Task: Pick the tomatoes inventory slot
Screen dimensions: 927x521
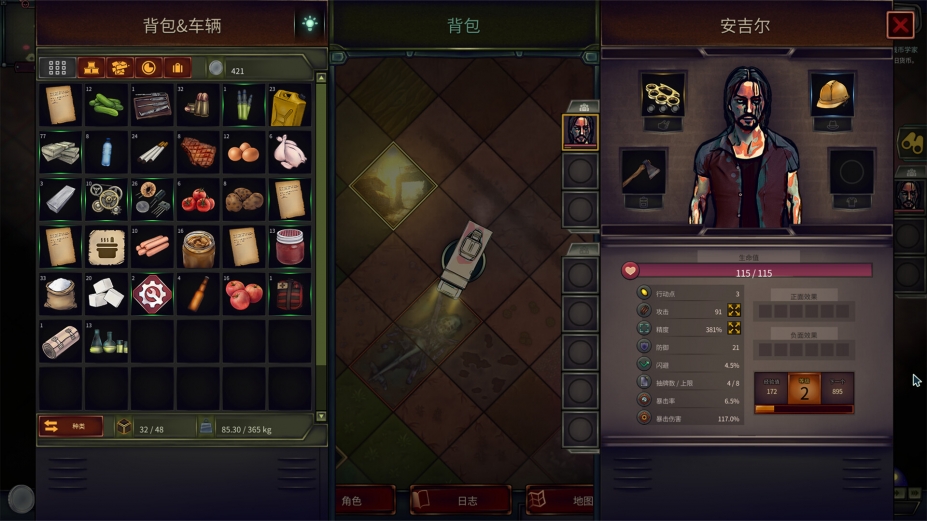Action: coord(198,199)
